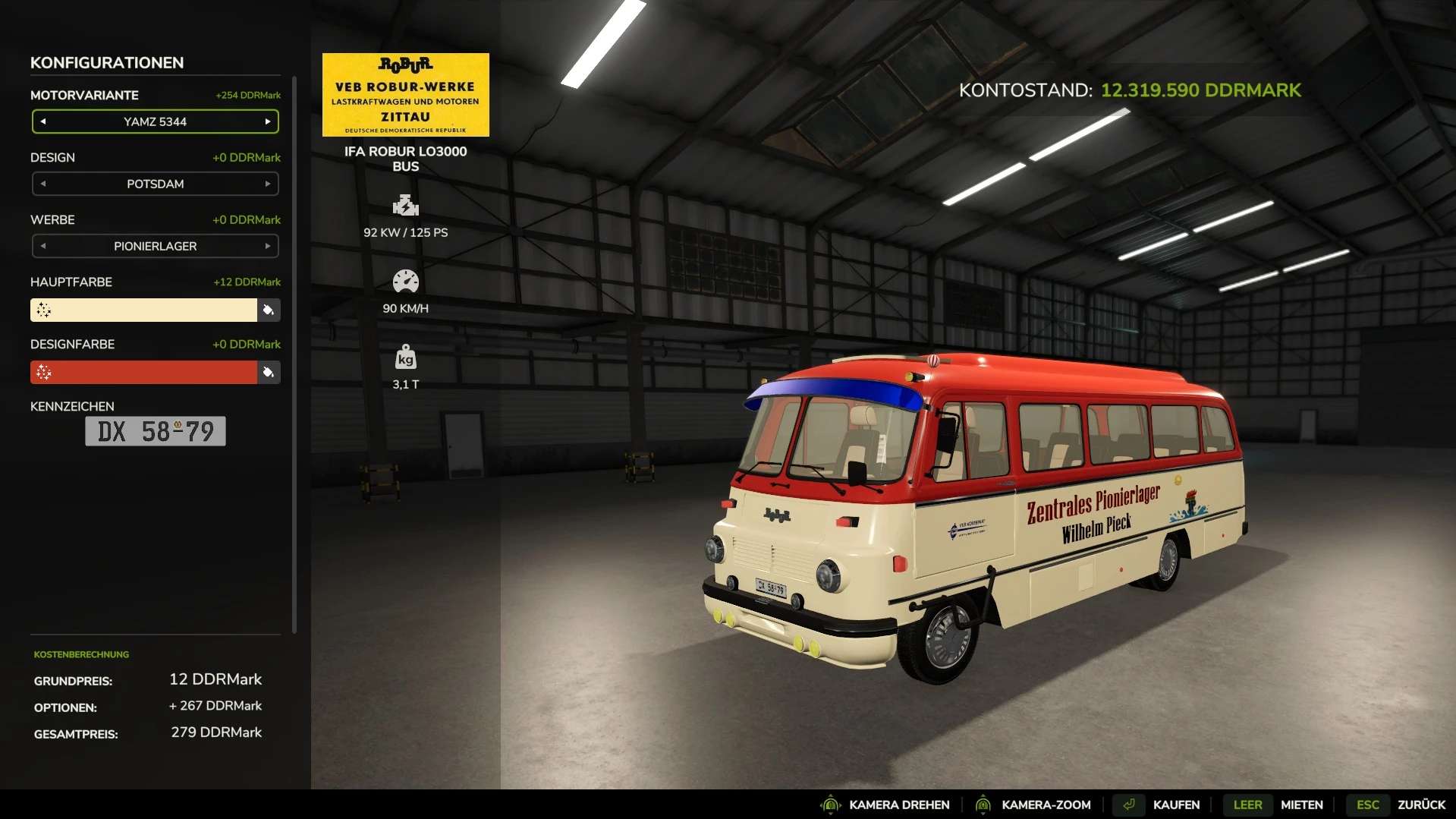Image resolution: width=1456 pixels, height=819 pixels.
Task: Switch to next design after Potsdam
Action: pyautogui.click(x=268, y=184)
